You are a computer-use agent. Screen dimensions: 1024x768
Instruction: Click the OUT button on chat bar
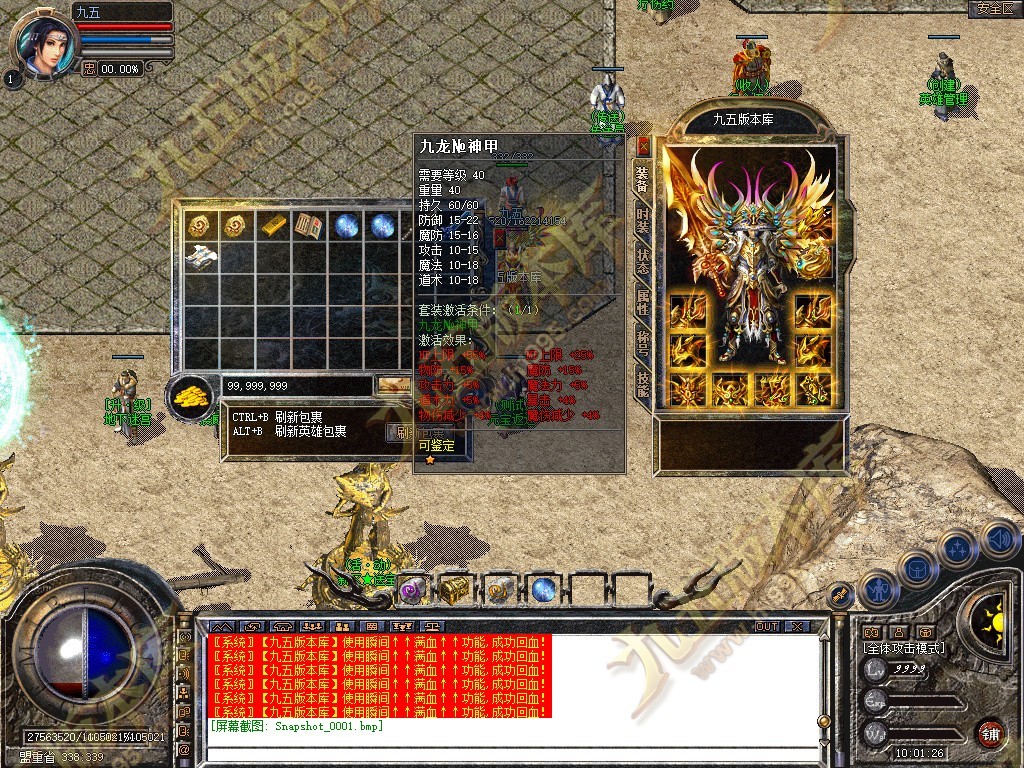coord(766,627)
